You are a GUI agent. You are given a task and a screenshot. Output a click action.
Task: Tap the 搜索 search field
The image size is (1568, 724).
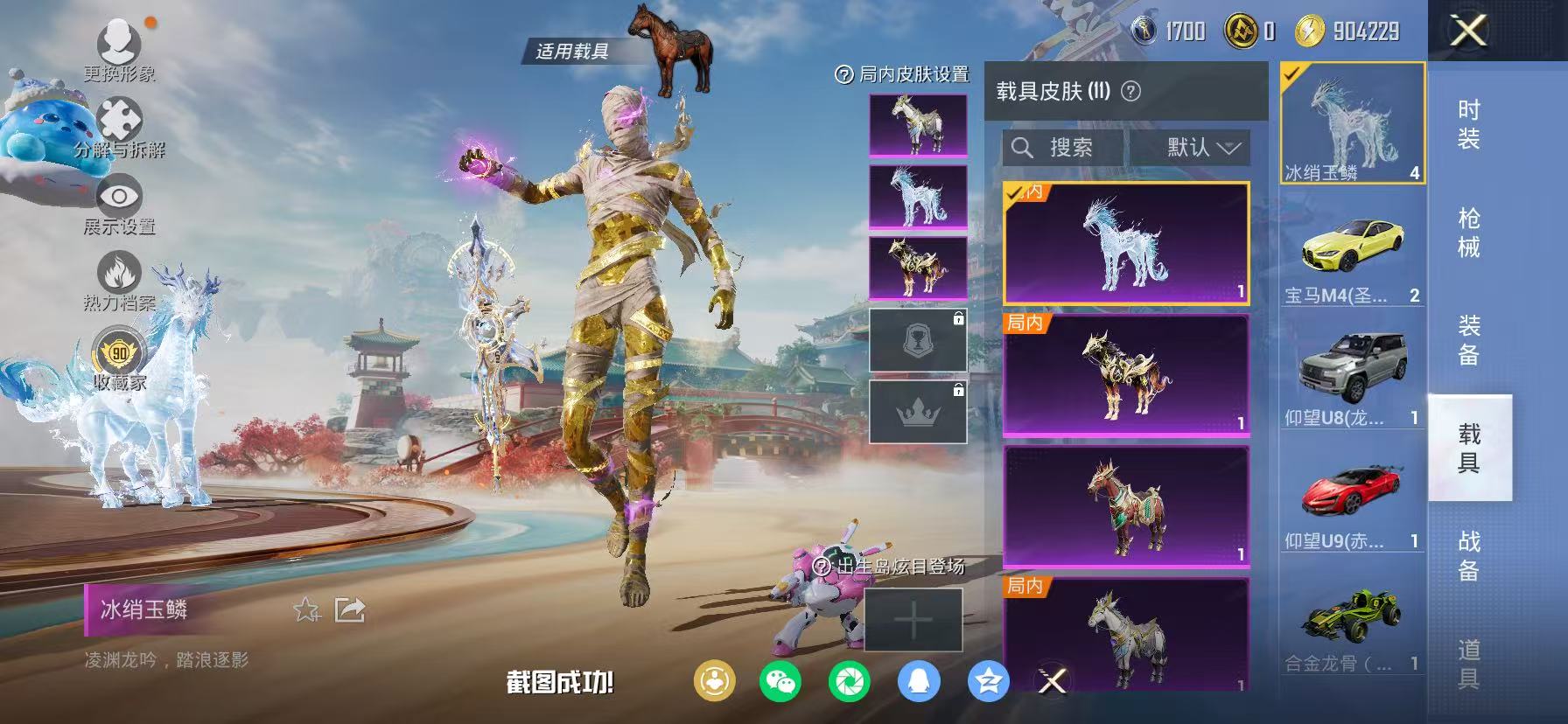[1063, 148]
